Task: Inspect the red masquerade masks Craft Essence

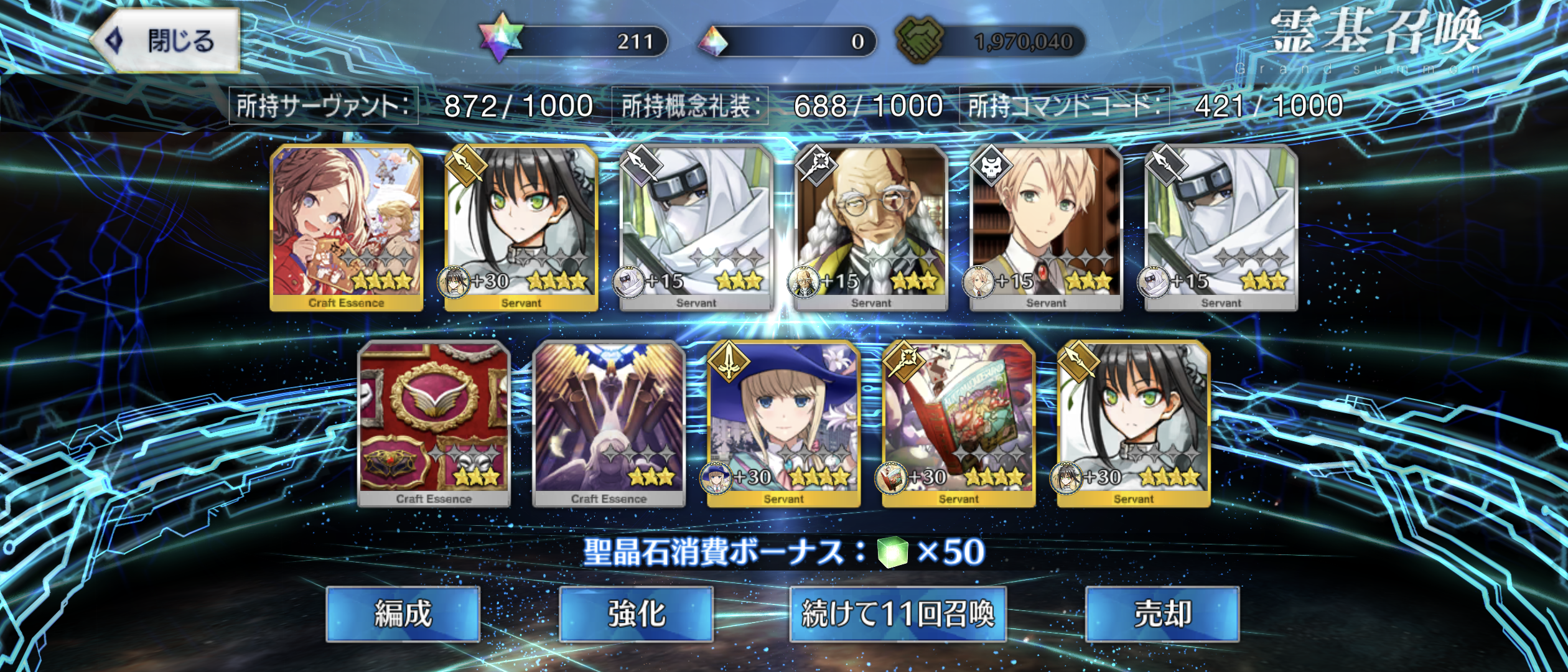Action: (x=434, y=423)
